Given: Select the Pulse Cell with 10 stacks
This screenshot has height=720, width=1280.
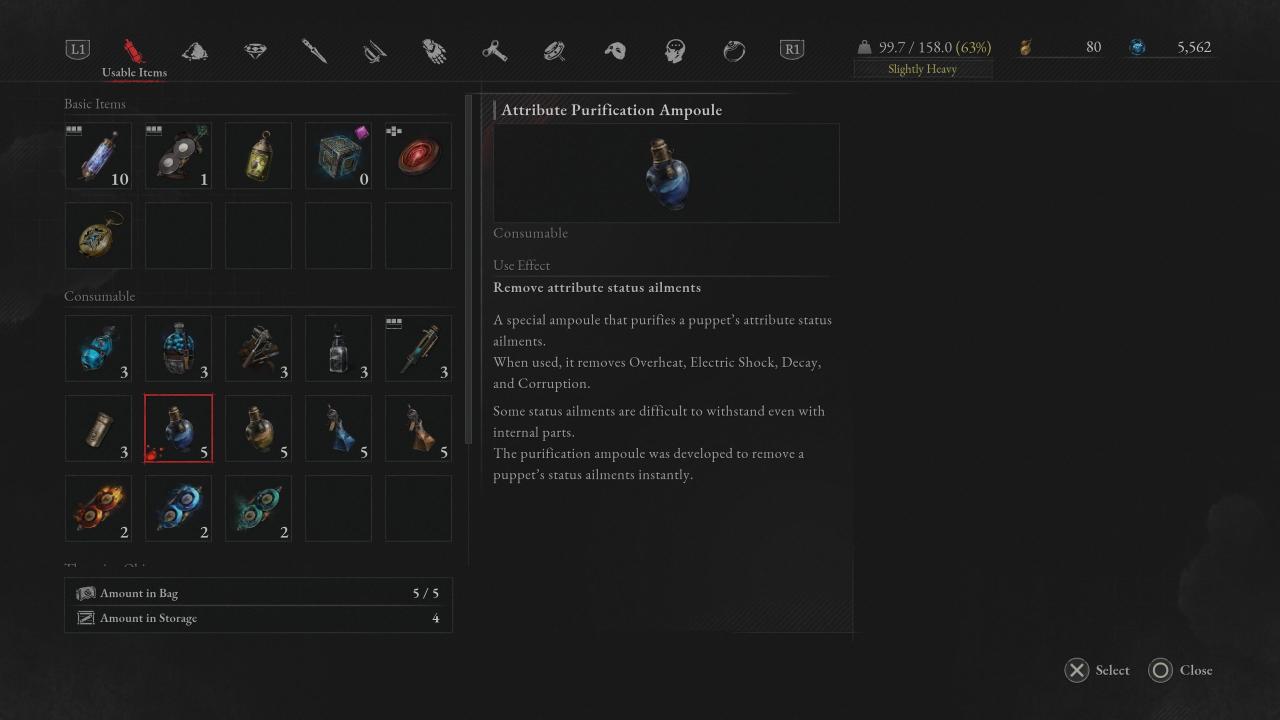Looking at the screenshot, I should click(98, 155).
